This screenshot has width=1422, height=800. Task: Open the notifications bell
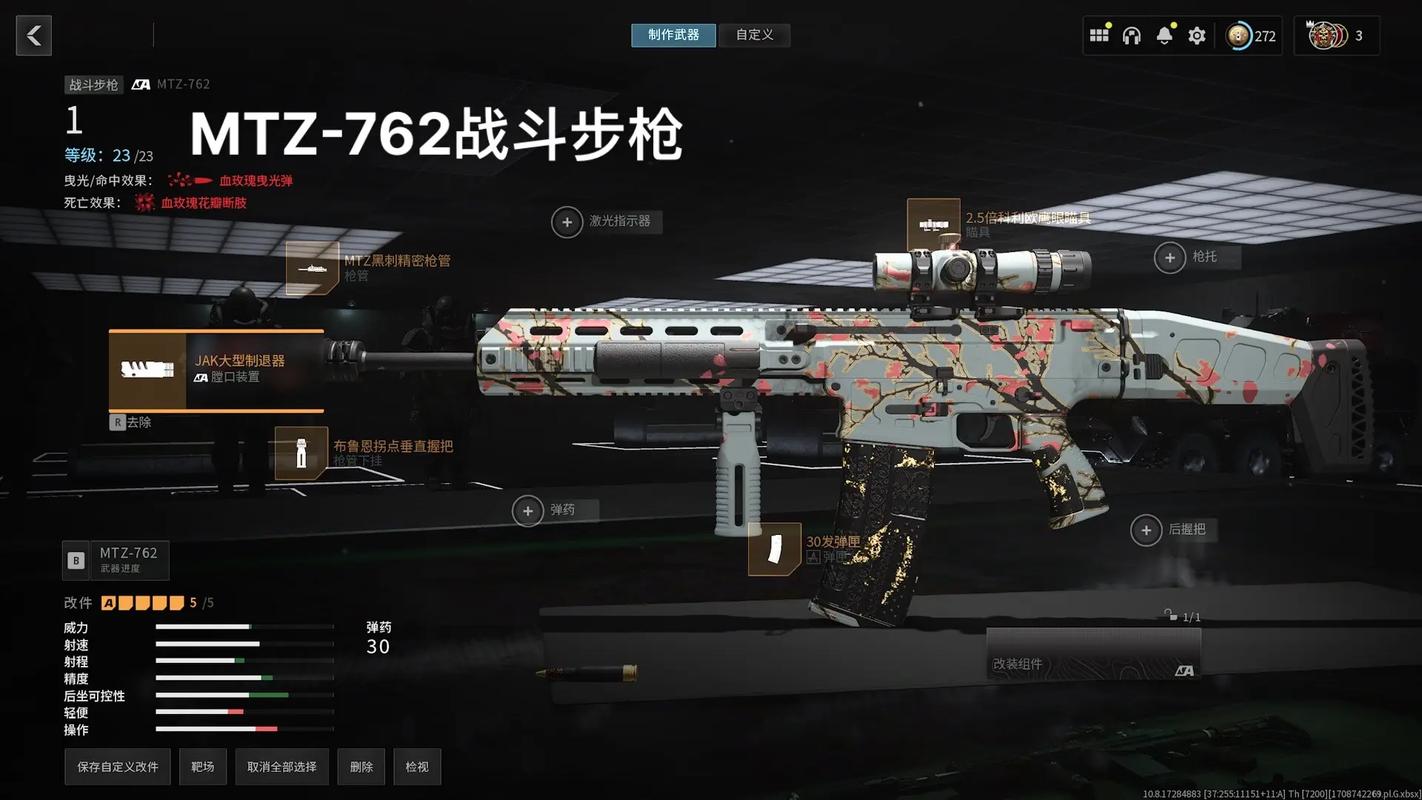[x=1163, y=34]
